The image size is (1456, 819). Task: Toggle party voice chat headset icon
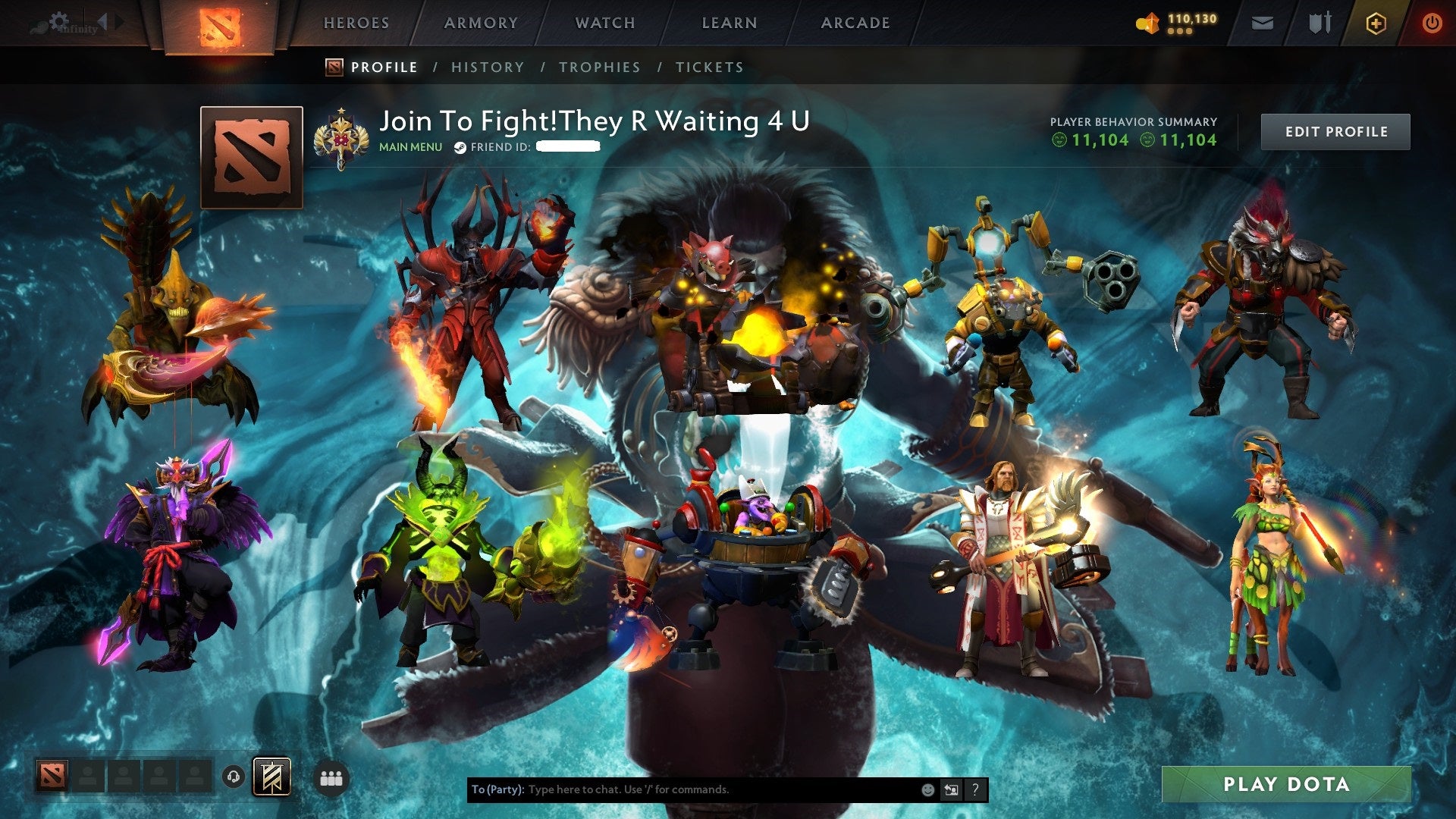[233, 776]
